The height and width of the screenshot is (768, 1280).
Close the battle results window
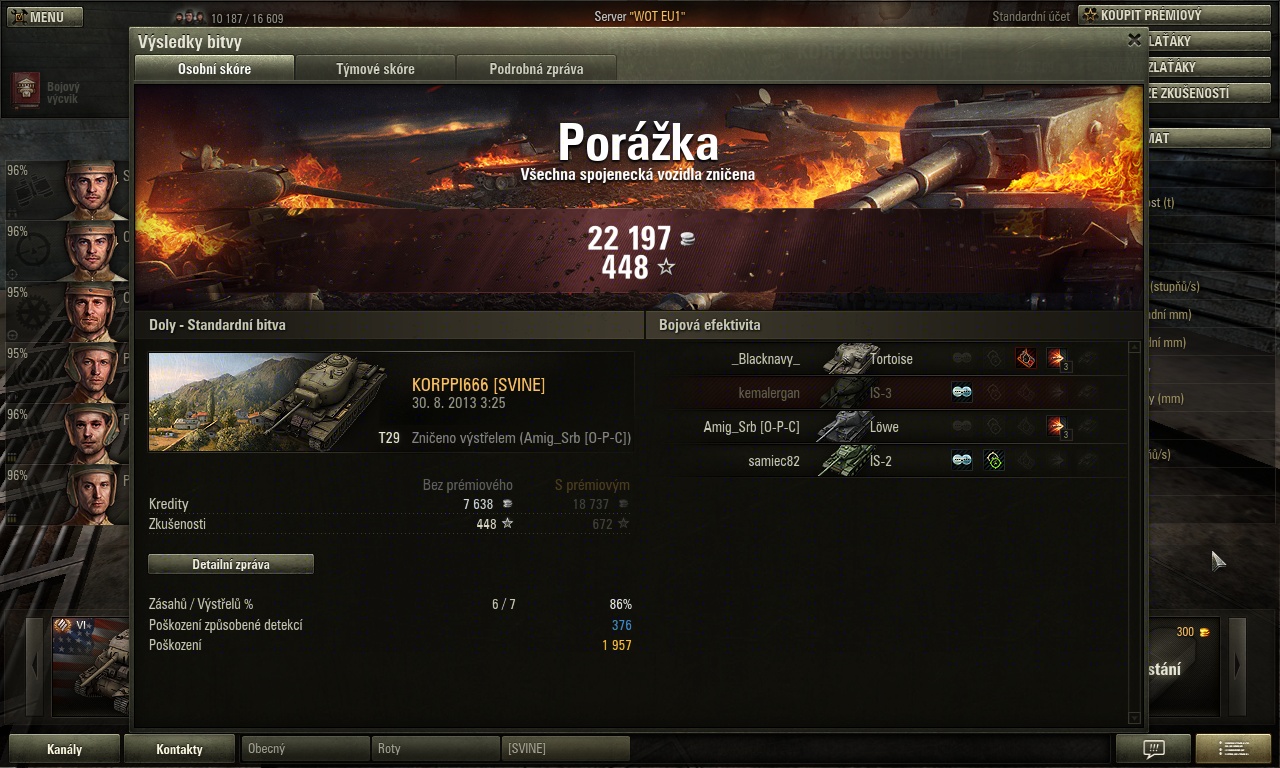point(1134,40)
